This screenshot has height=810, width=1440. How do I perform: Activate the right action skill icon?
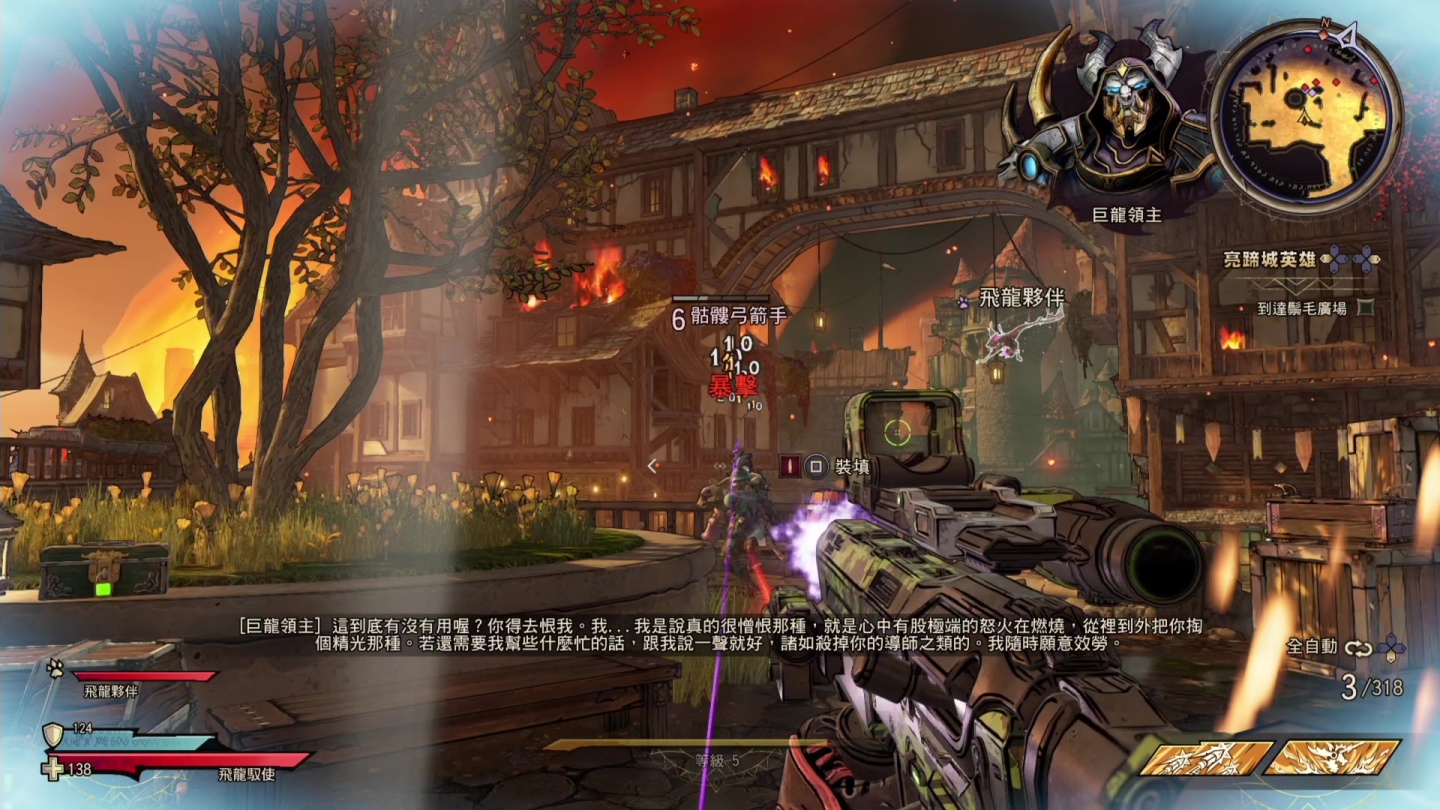tap(1331, 757)
